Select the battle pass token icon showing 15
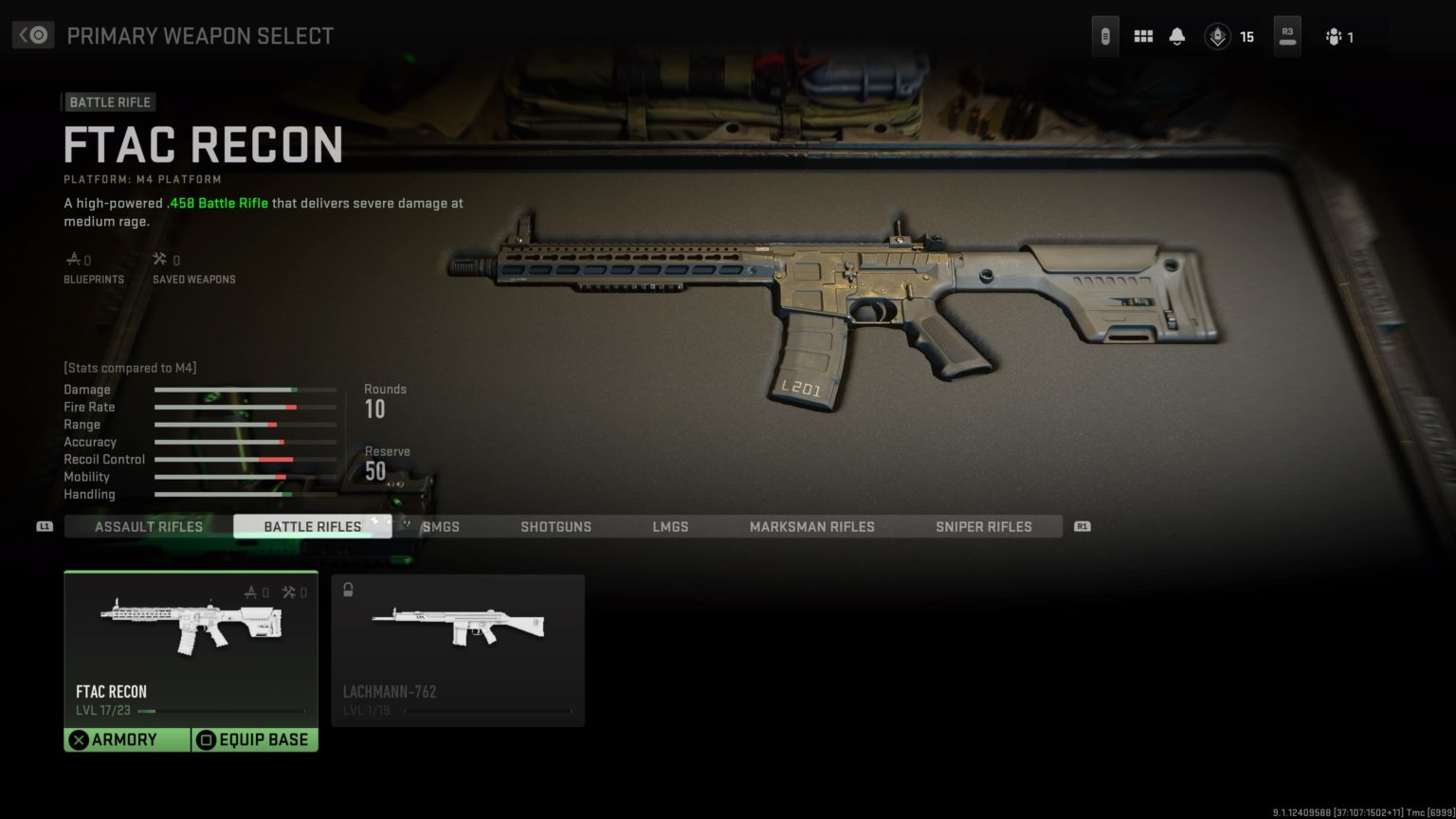 click(x=1217, y=36)
